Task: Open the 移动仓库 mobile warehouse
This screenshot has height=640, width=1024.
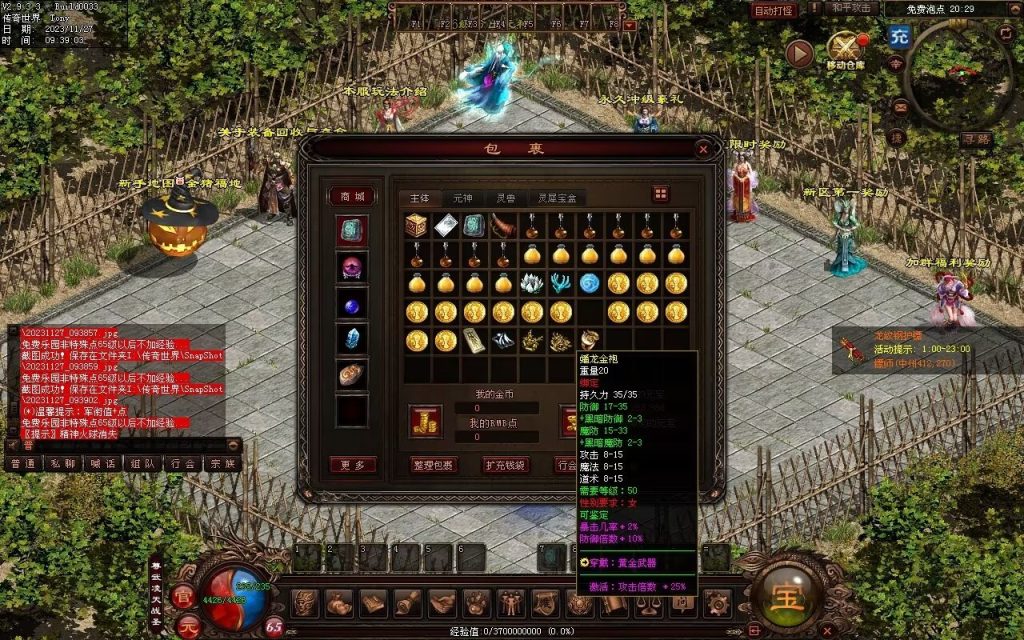Action: [x=845, y=48]
